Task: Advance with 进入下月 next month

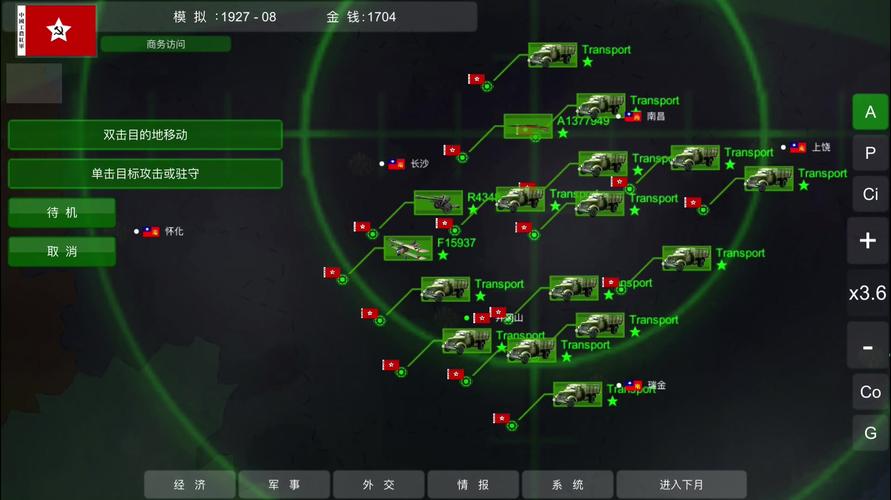Action: [x=681, y=485]
